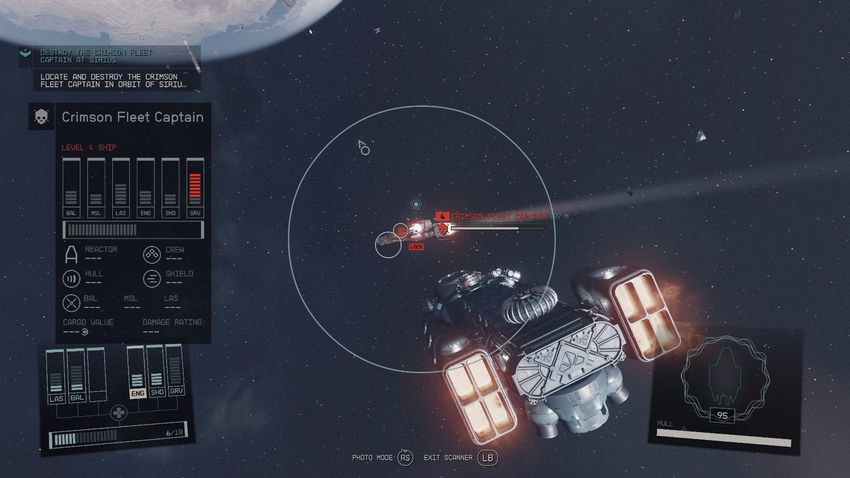Open the ship hull status display
This screenshot has width=850, height=478.
[x=725, y=391]
